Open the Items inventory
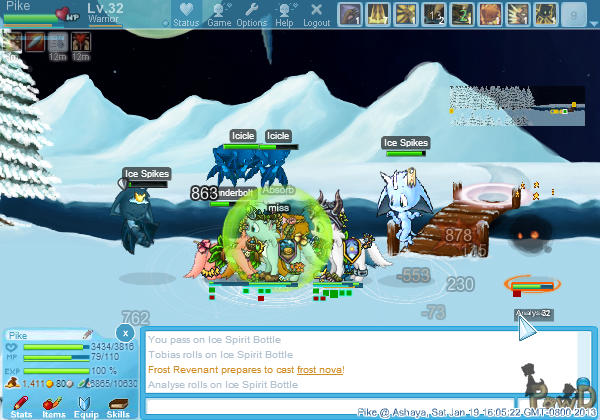Viewport: 600px width, 420px height. pos(54,404)
